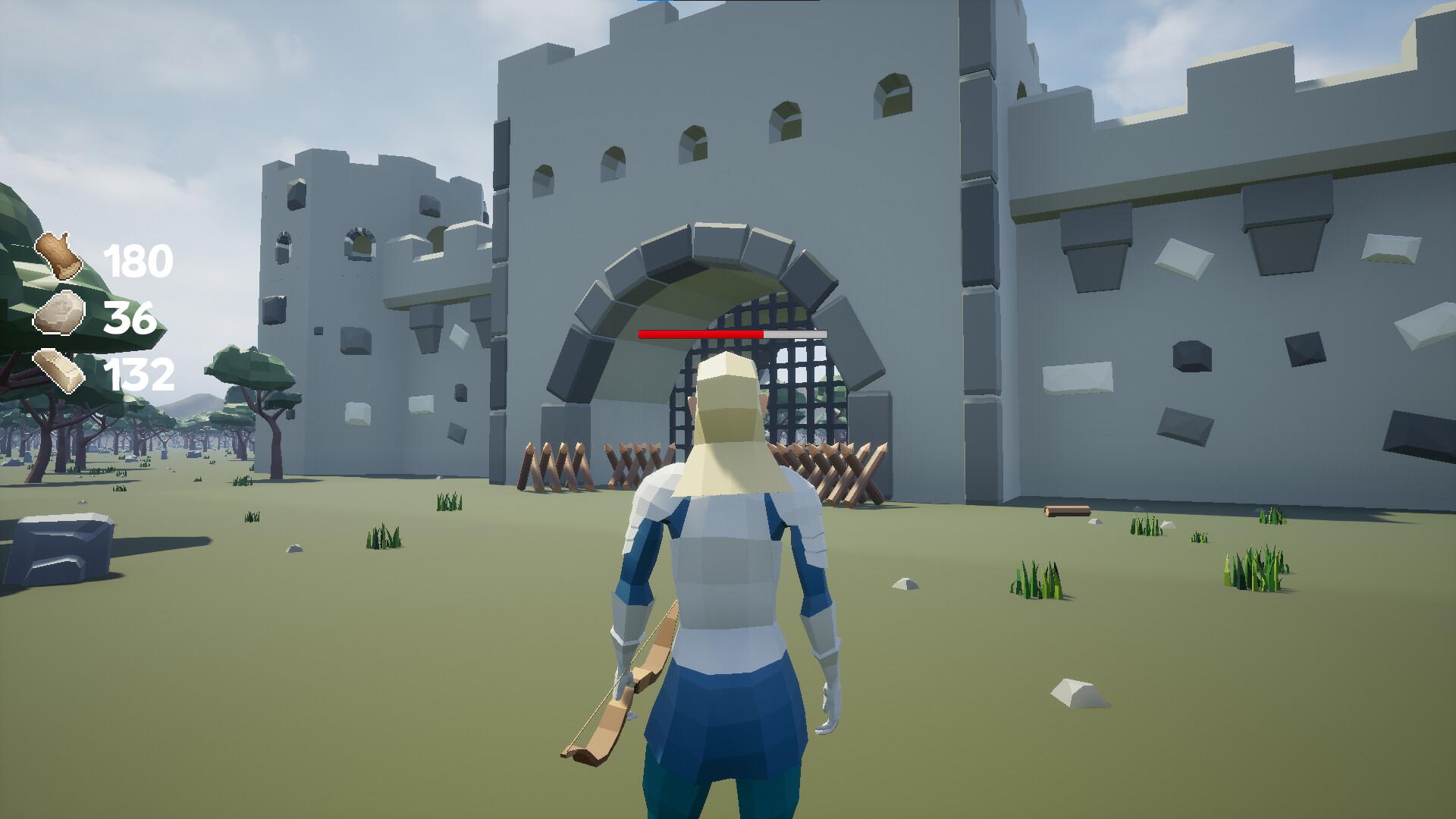Click the stone count showing 36
The height and width of the screenshot is (819, 1456).
click(130, 318)
